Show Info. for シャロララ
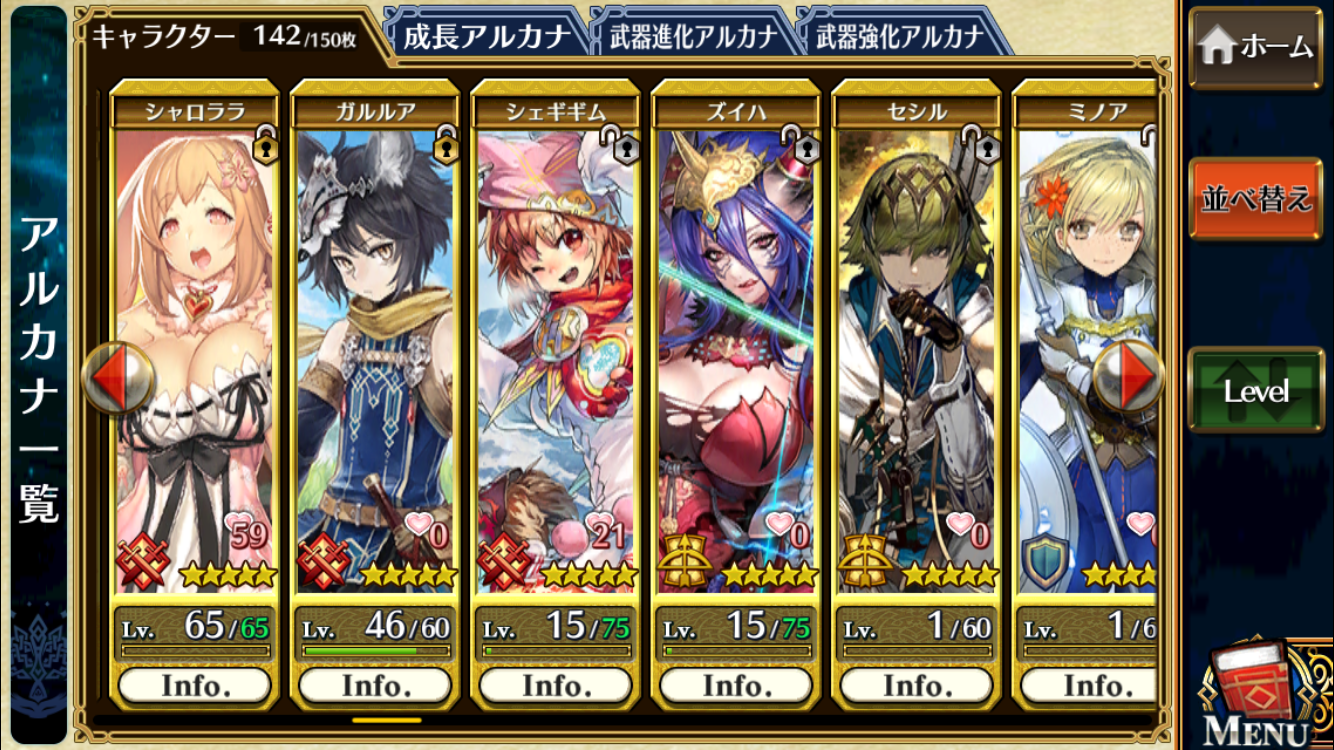 [x=195, y=686]
